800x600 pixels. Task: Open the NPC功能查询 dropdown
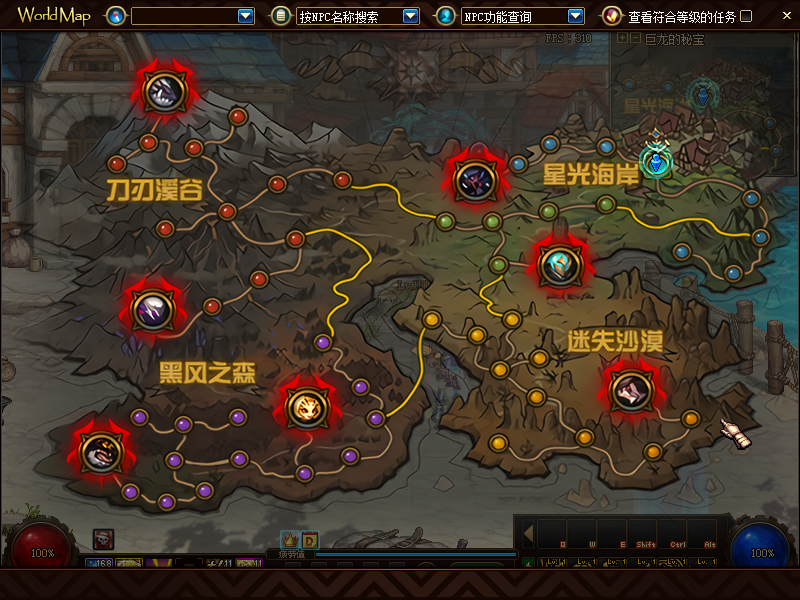click(x=575, y=16)
